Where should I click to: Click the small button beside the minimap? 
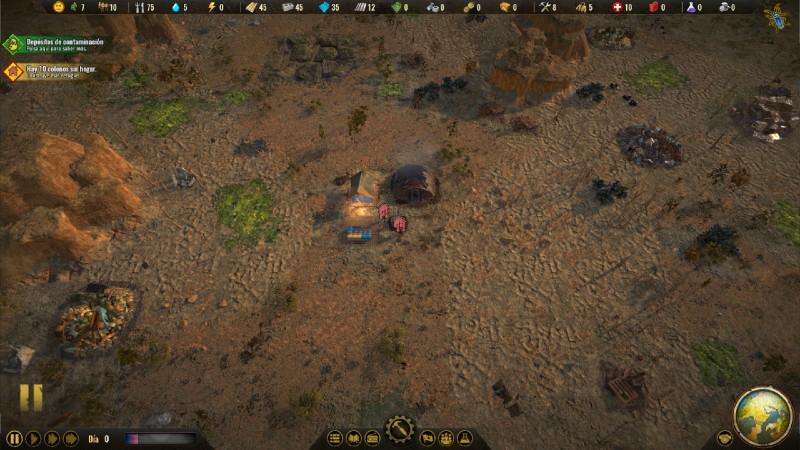click(x=724, y=438)
